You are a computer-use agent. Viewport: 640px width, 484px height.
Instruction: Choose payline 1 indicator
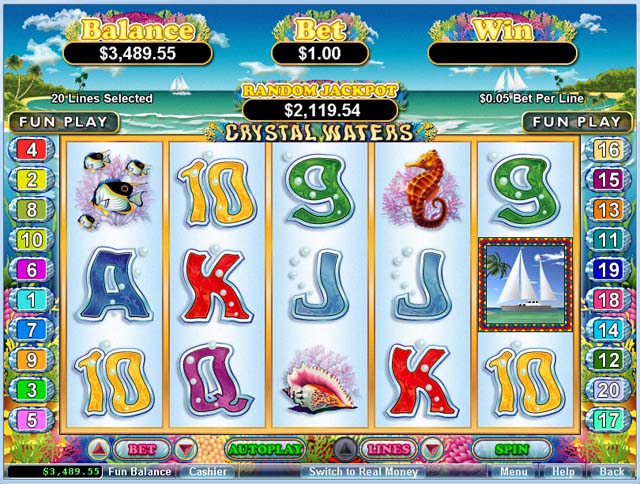point(31,300)
